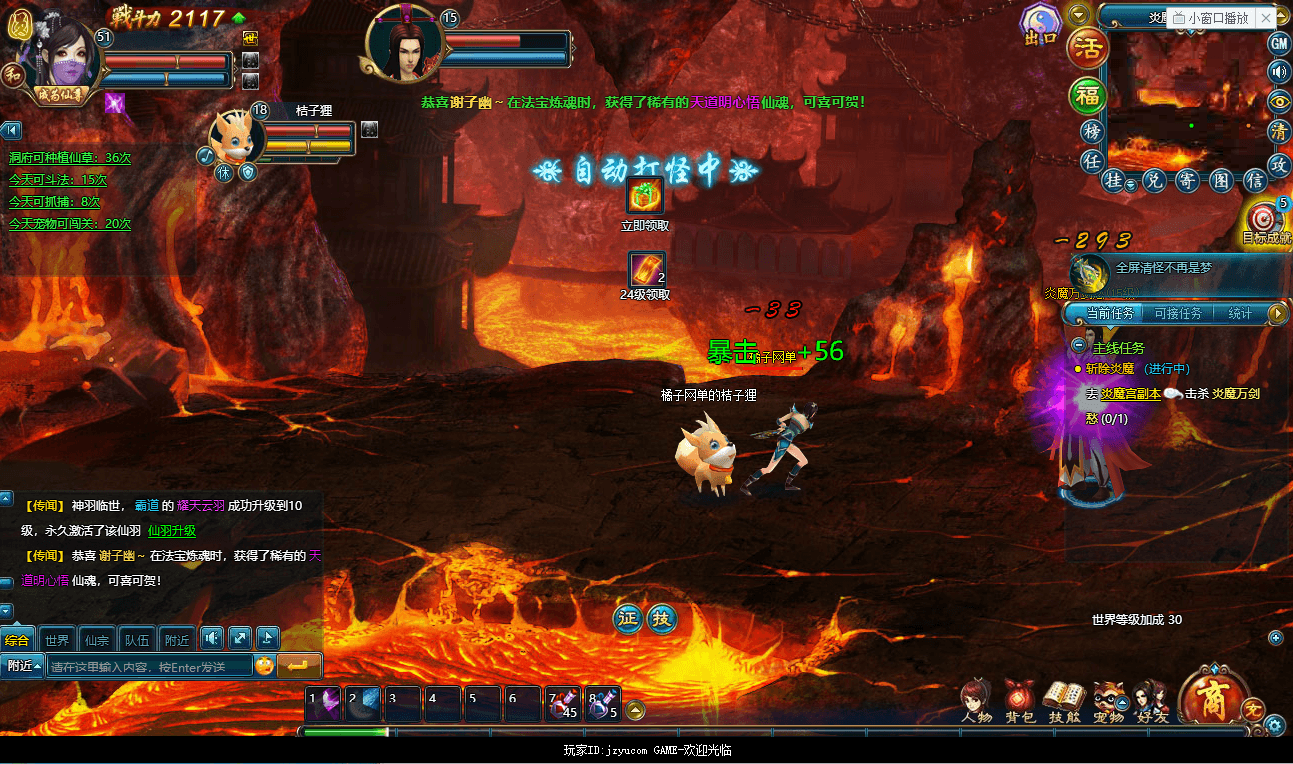The image size is (1293, 764).
Task: Select the 世界 chat channel tab
Action: pyautogui.click(x=57, y=640)
